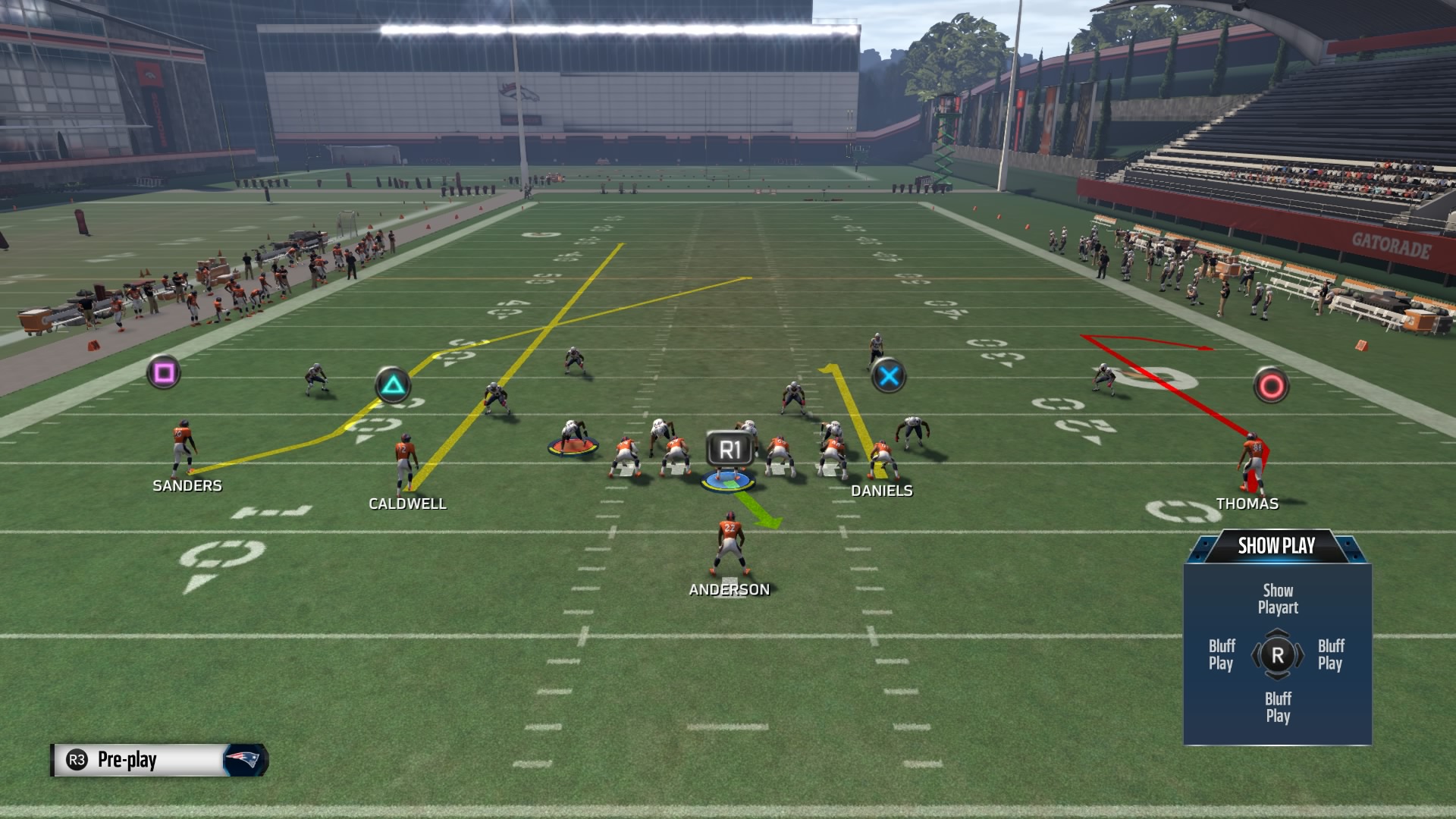1456x819 pixels.
Task: Click the R1 snap icon at the line
Action: 730,447
